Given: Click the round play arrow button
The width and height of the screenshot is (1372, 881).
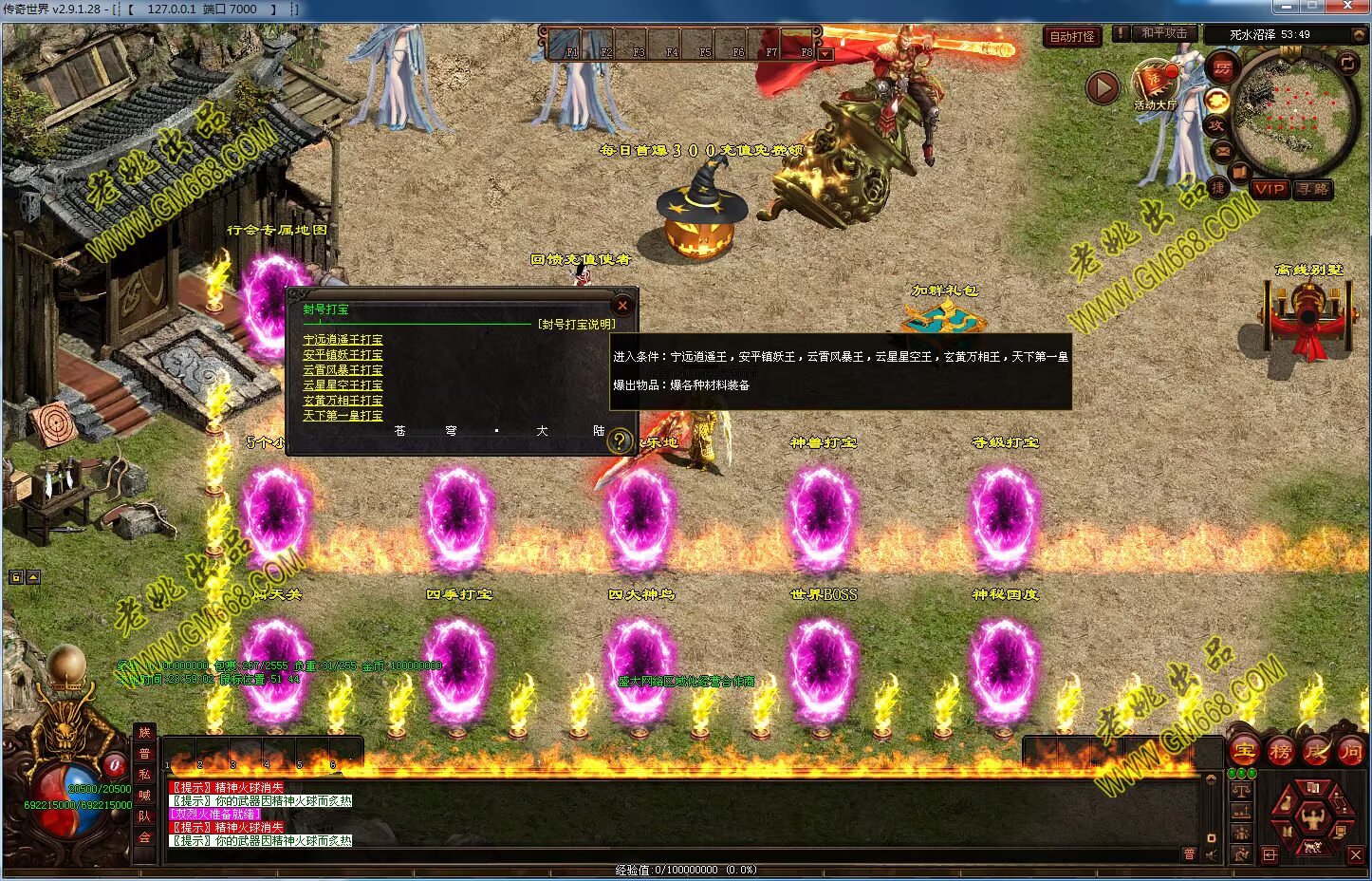Looking at the screenshot, I should (1103, 88).
